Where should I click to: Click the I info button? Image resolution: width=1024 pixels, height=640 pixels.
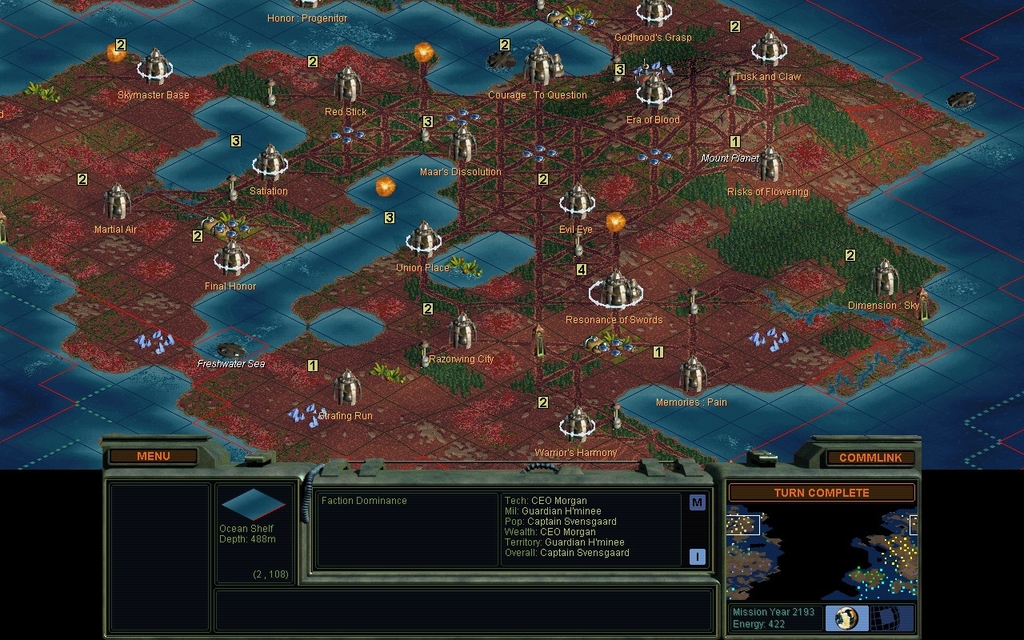point(697,556)
